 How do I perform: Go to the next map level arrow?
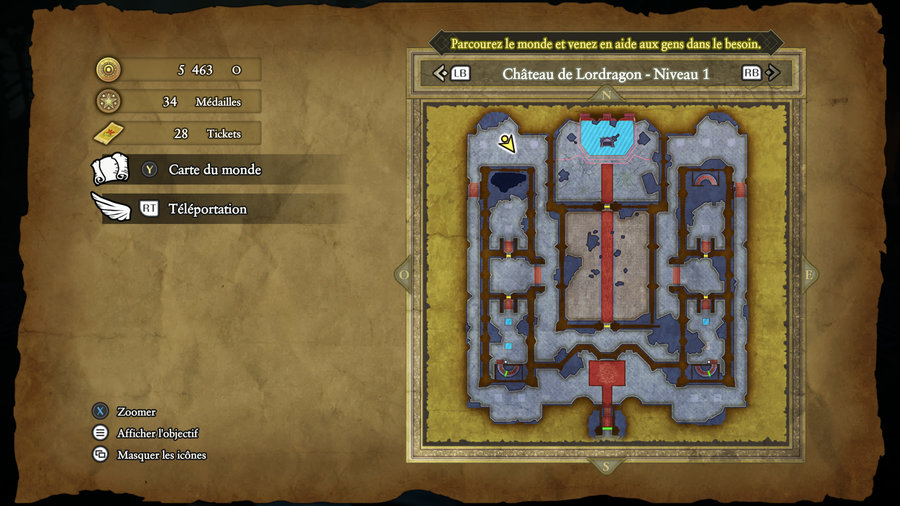pyautogui.click(x=773, y=73)
